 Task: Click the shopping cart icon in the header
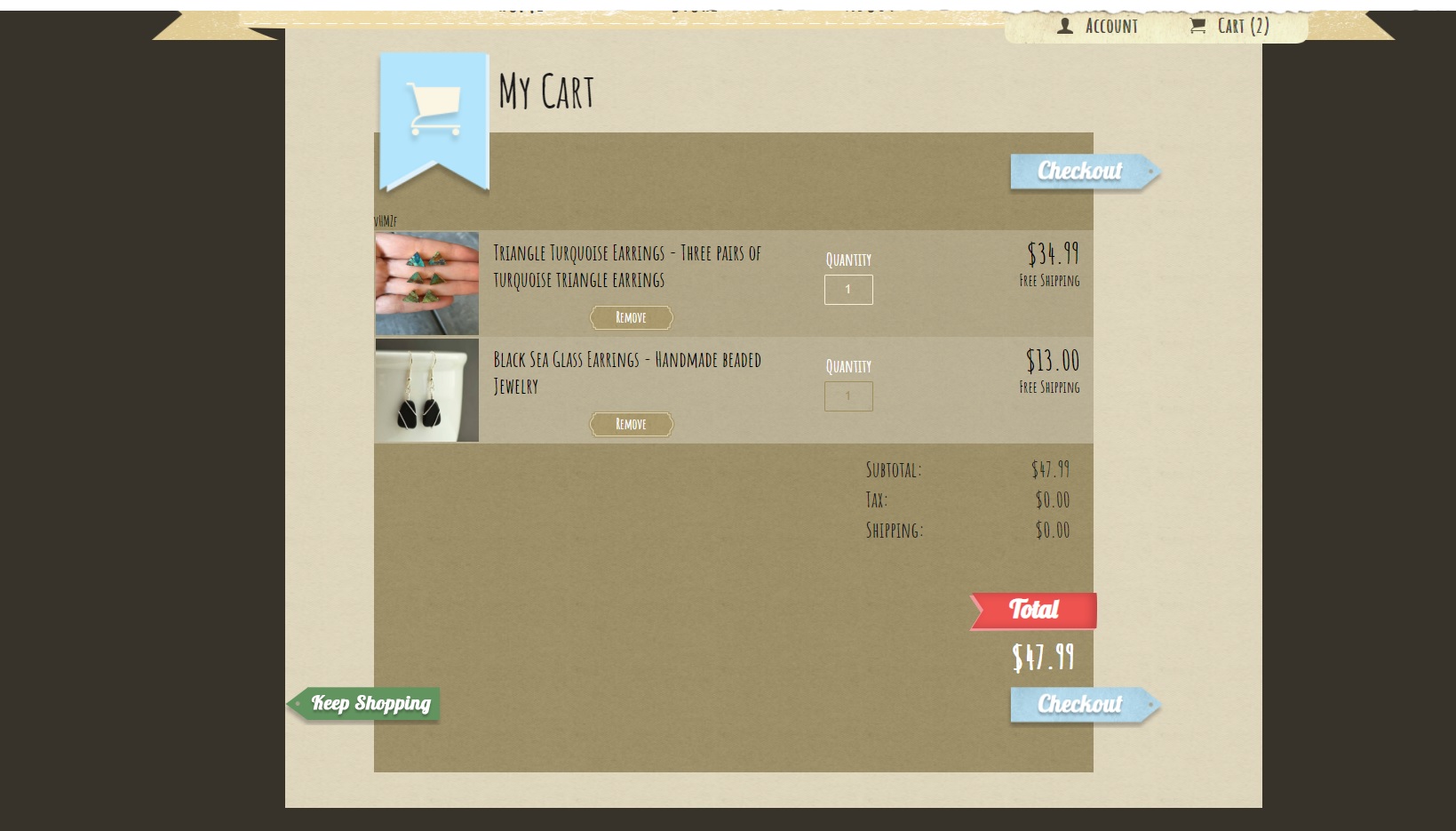(x=1199, y=26)
